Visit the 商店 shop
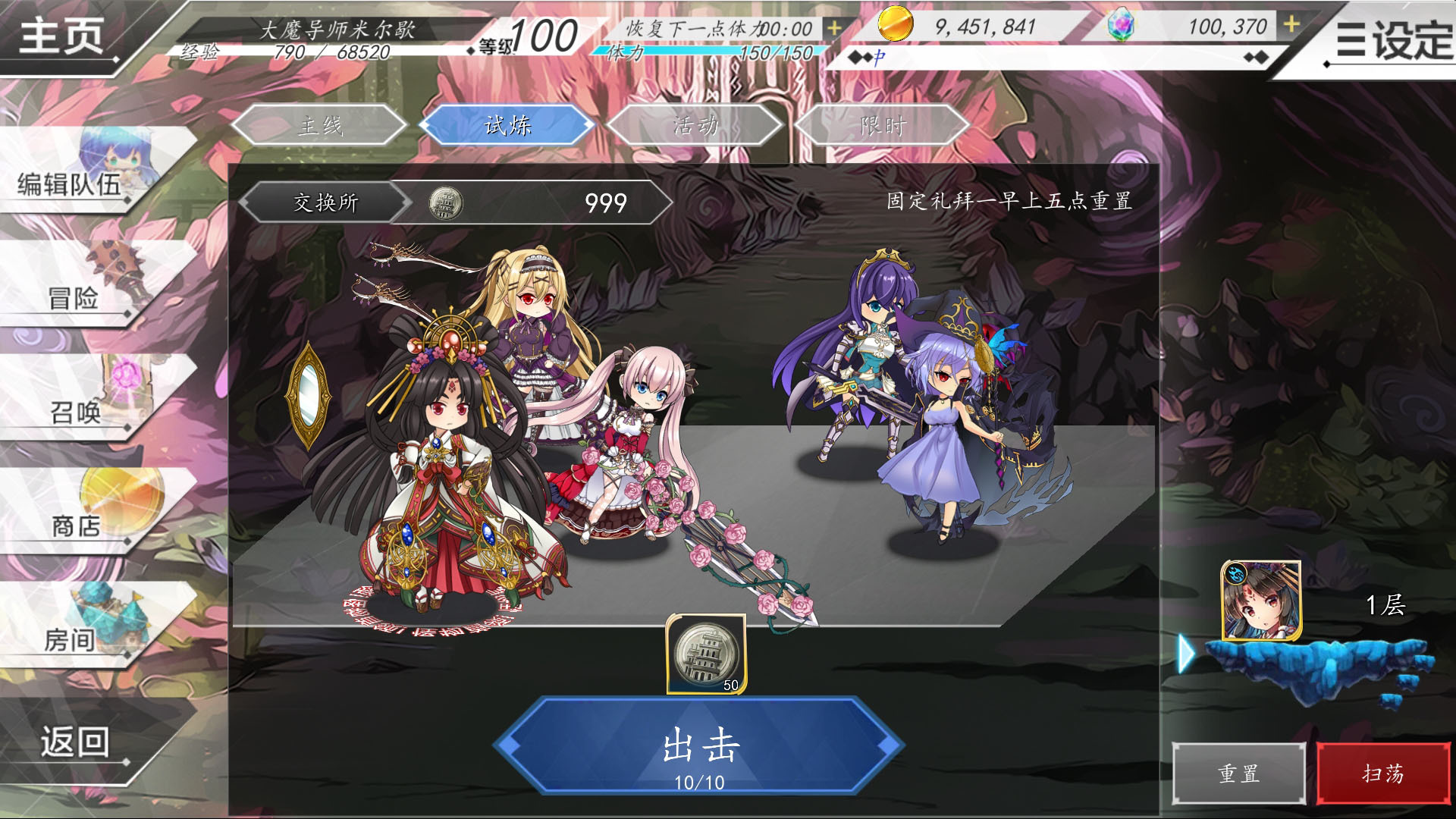Viewport: 1456px width, 819px height. [x=76, y=525]
